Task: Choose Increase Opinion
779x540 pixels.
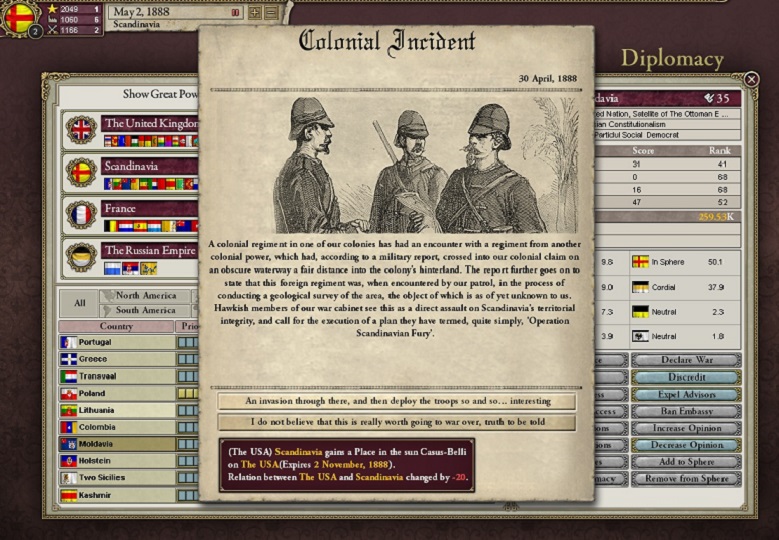Action: [x=686, y=428]
